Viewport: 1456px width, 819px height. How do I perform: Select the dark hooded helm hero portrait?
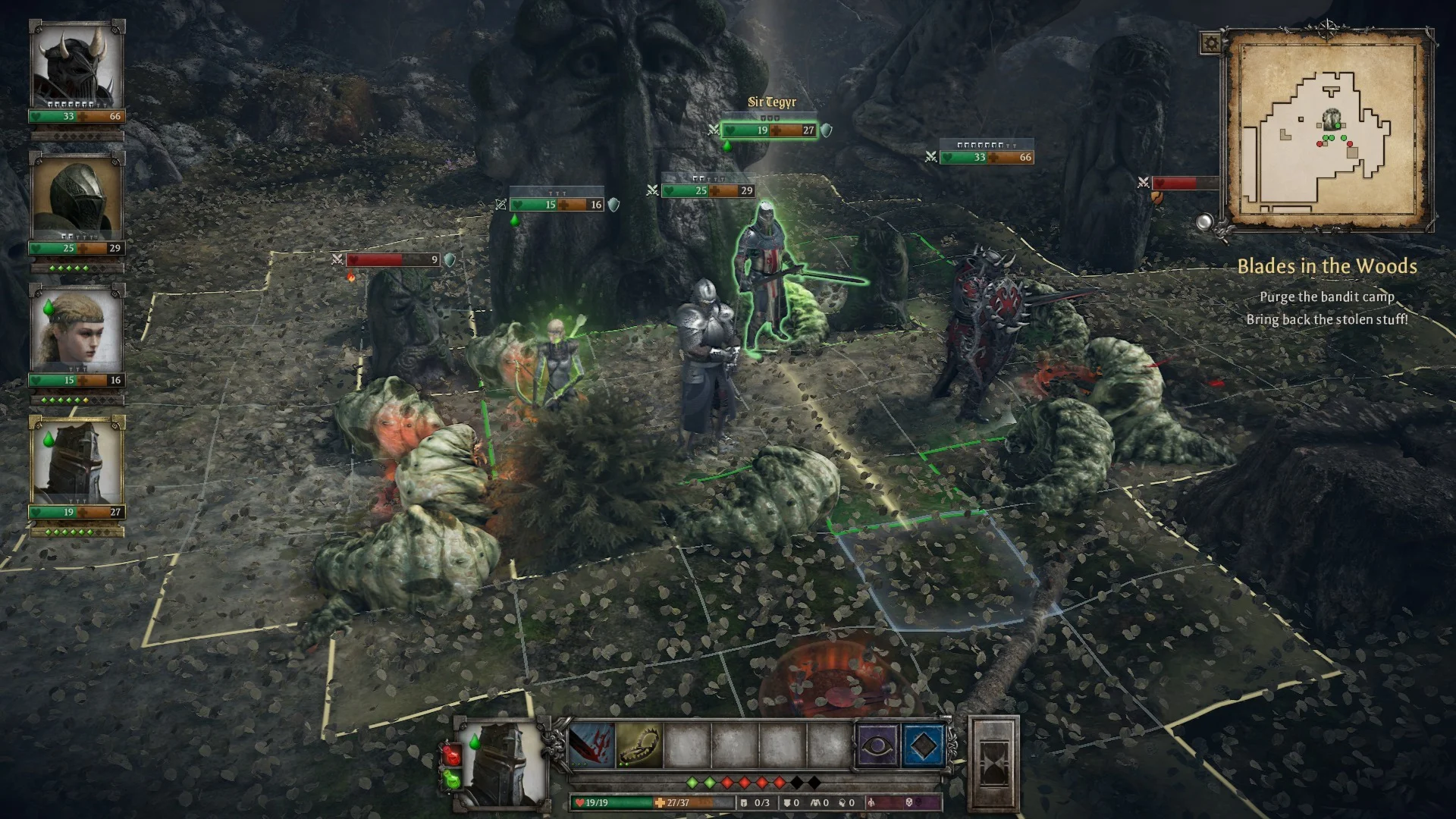click(77, 197)
